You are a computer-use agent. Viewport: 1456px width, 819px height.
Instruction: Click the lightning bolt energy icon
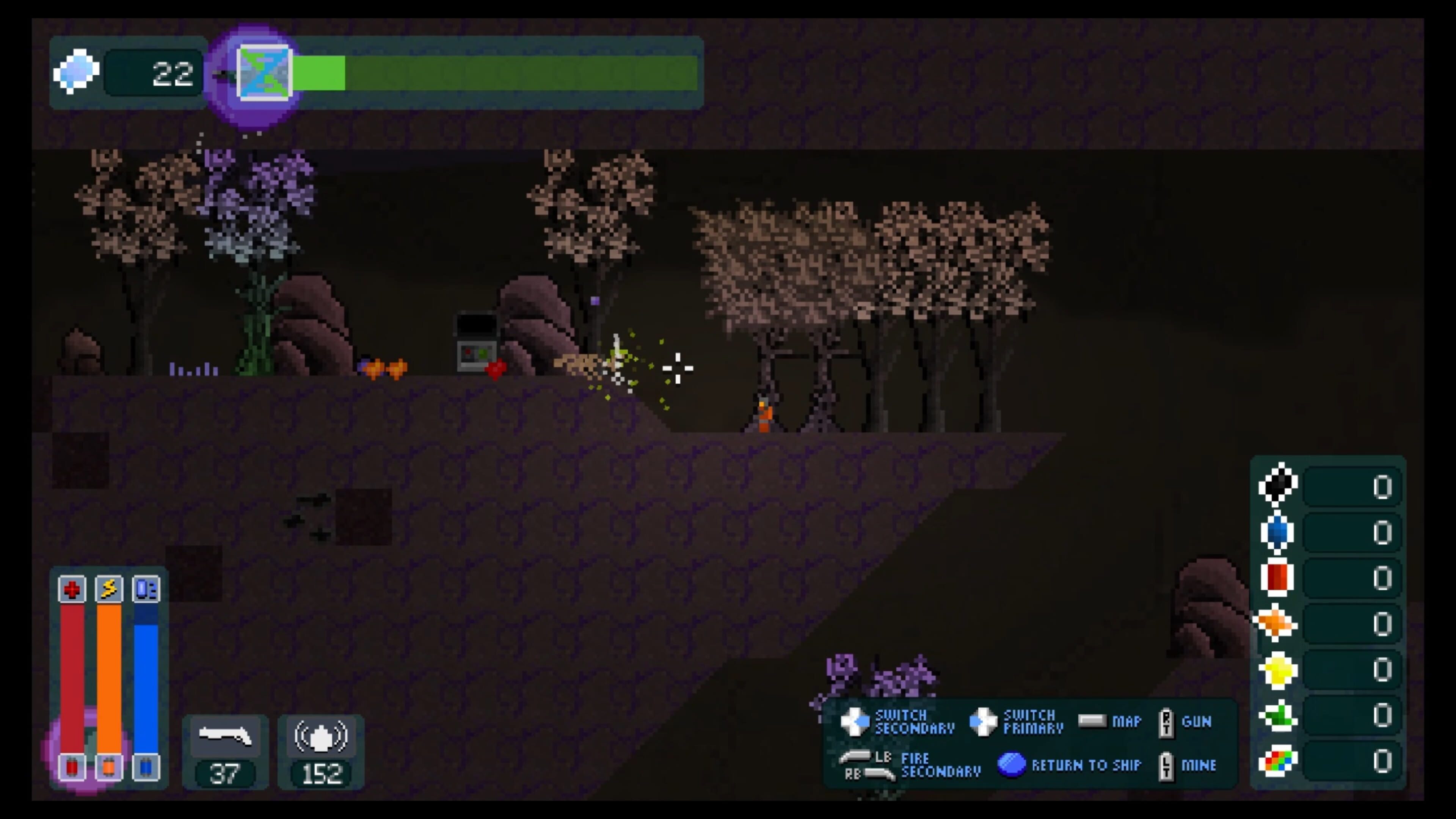pos(109,590)
